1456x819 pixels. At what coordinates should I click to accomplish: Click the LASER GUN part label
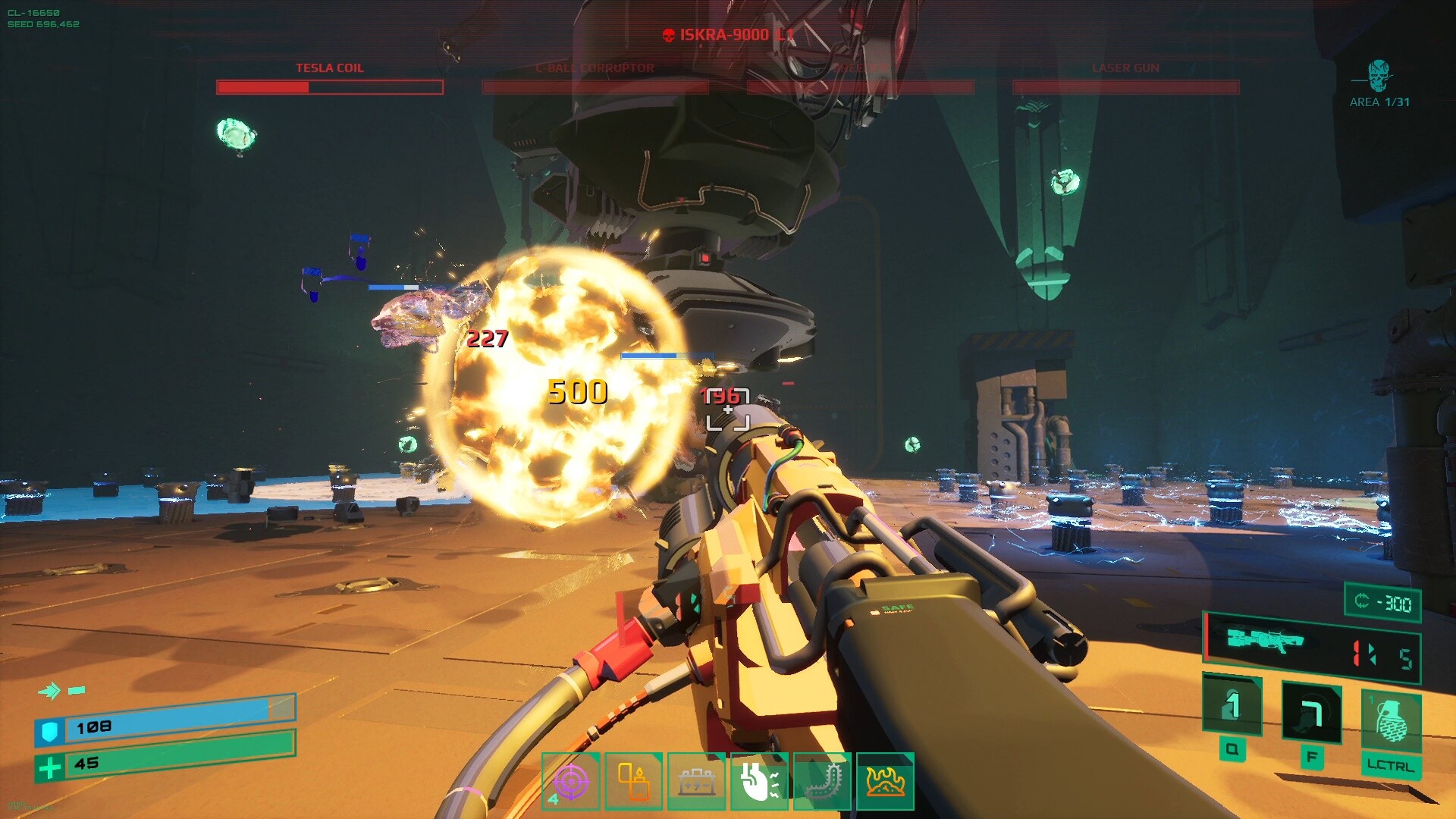pos(1125,68)
